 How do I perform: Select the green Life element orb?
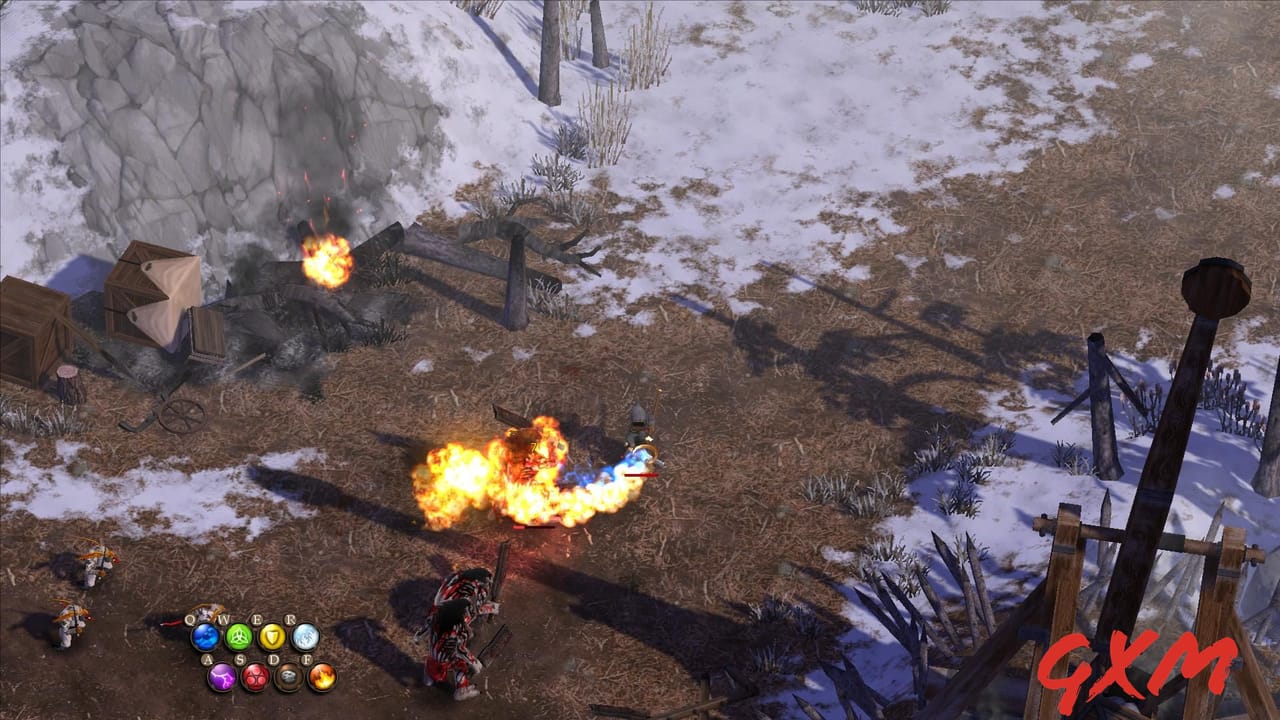[239, 636]
